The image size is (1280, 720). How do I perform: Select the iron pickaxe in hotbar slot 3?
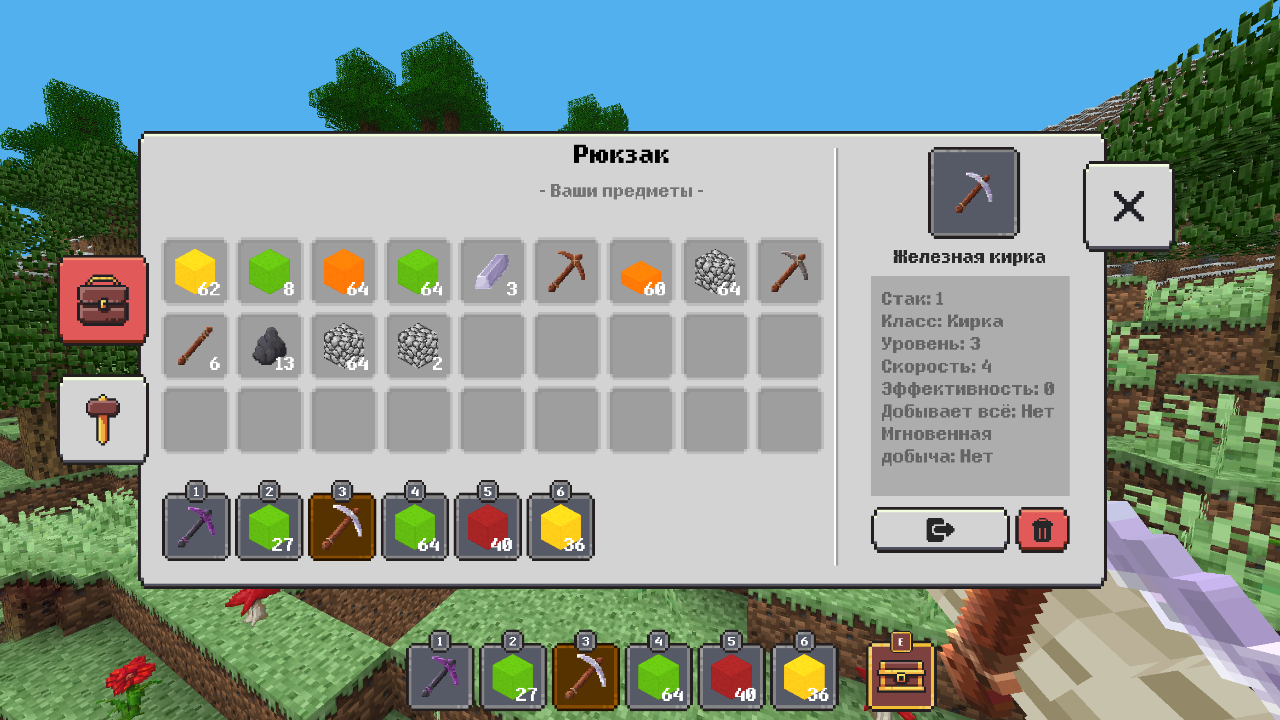click(342, 528)
